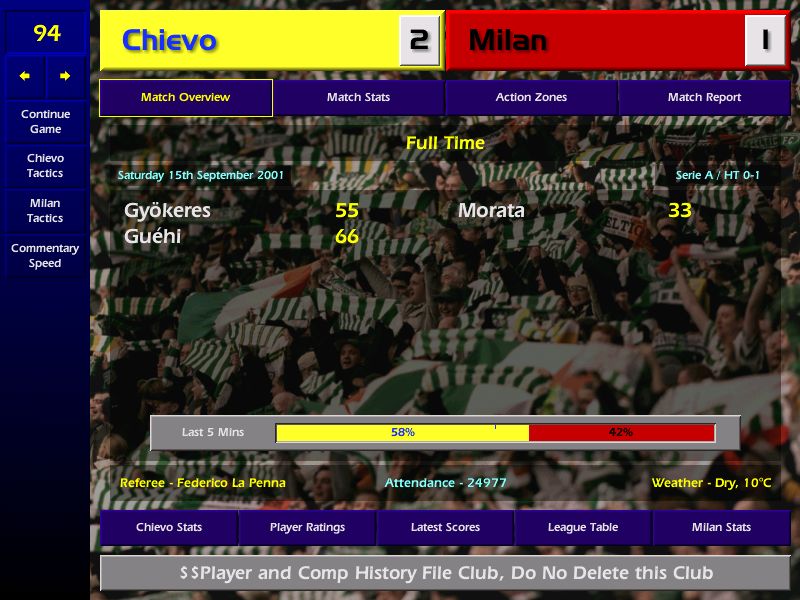The image size is (800, 600).
Task: Show Player Ratings
Action: [307, 527]
